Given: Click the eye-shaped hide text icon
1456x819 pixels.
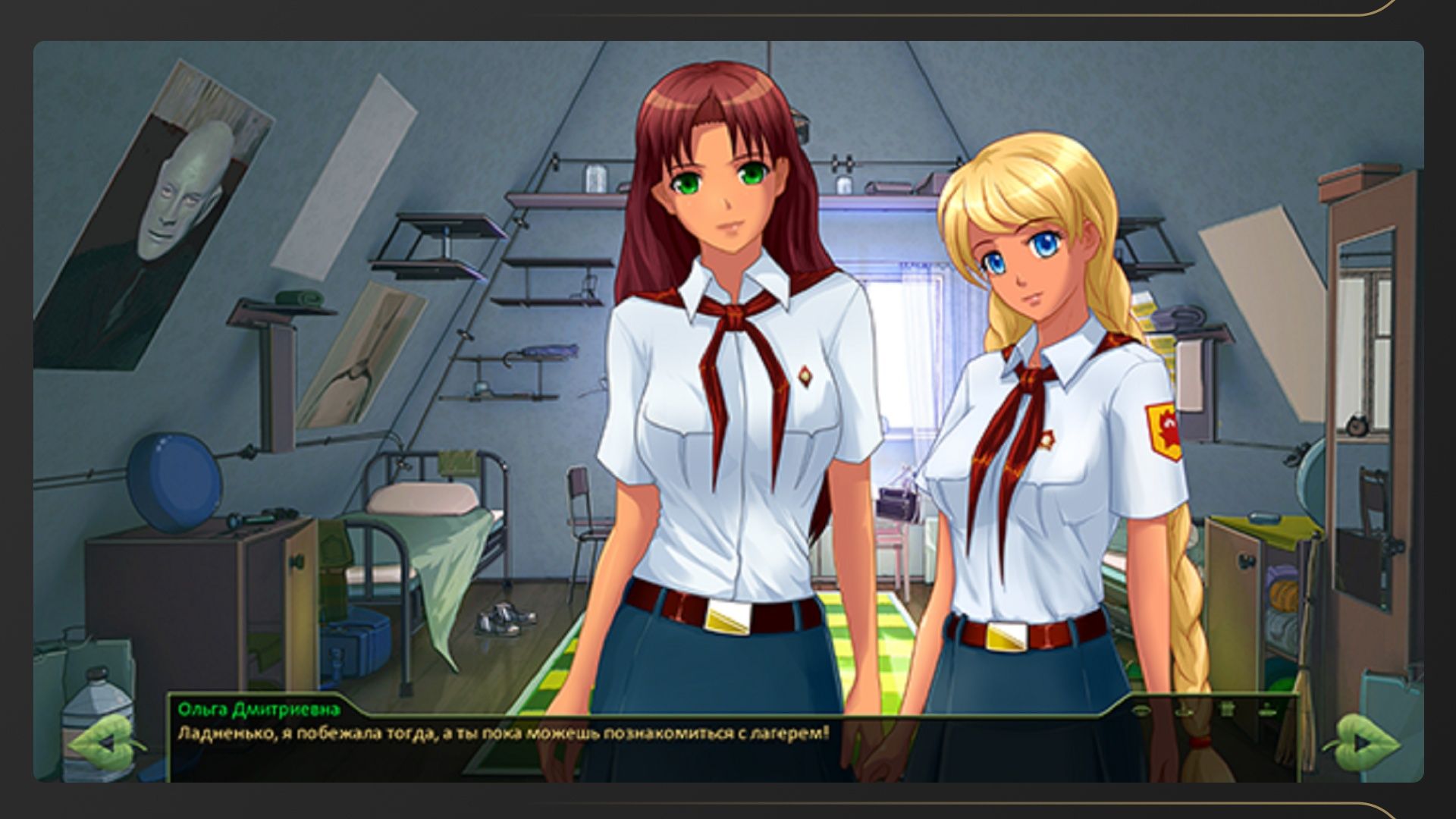Looking at the screenshot, I should [1142, 711].
